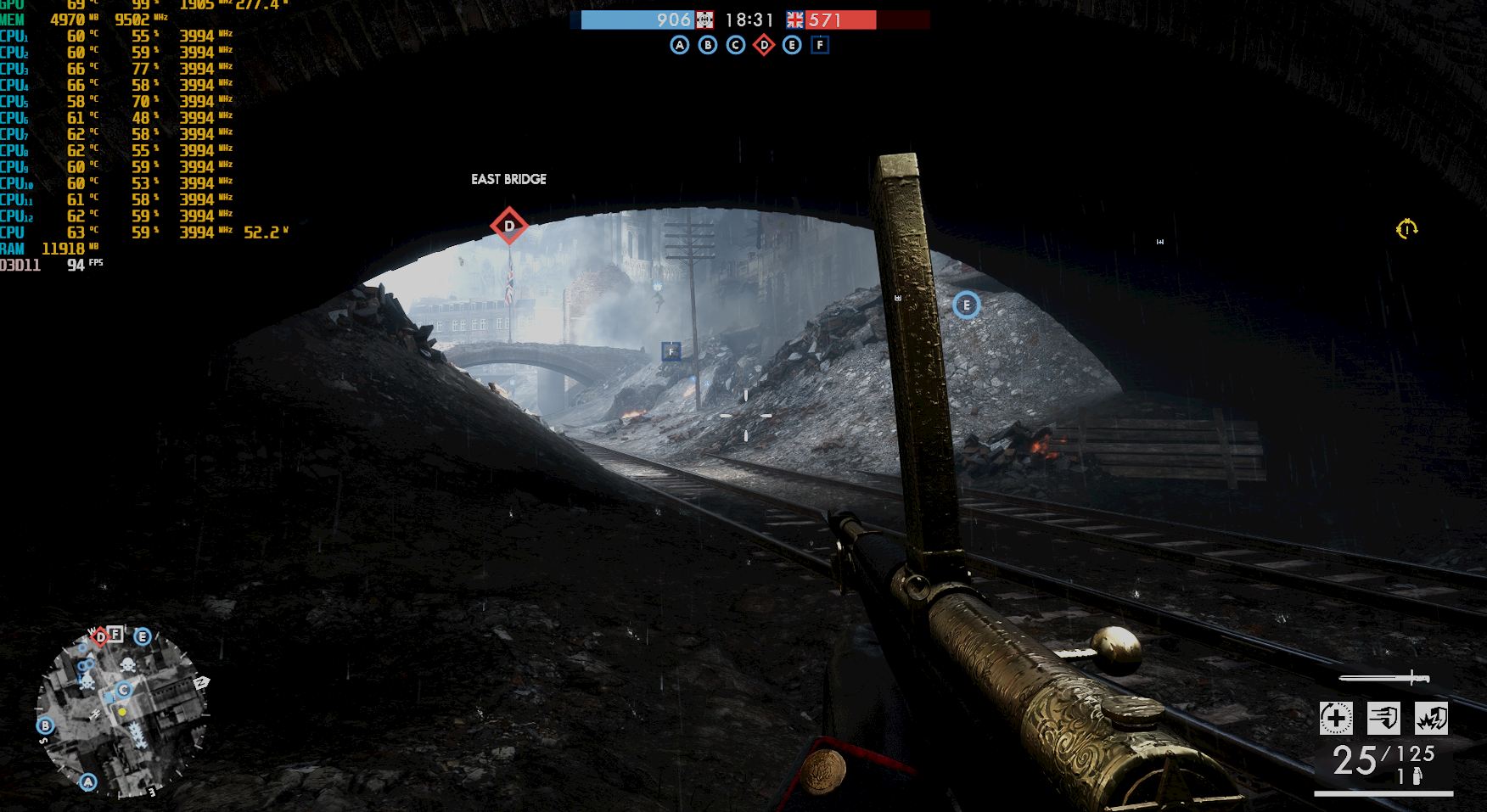
Task: Open the circular minimap
Action: coord(121,711)
